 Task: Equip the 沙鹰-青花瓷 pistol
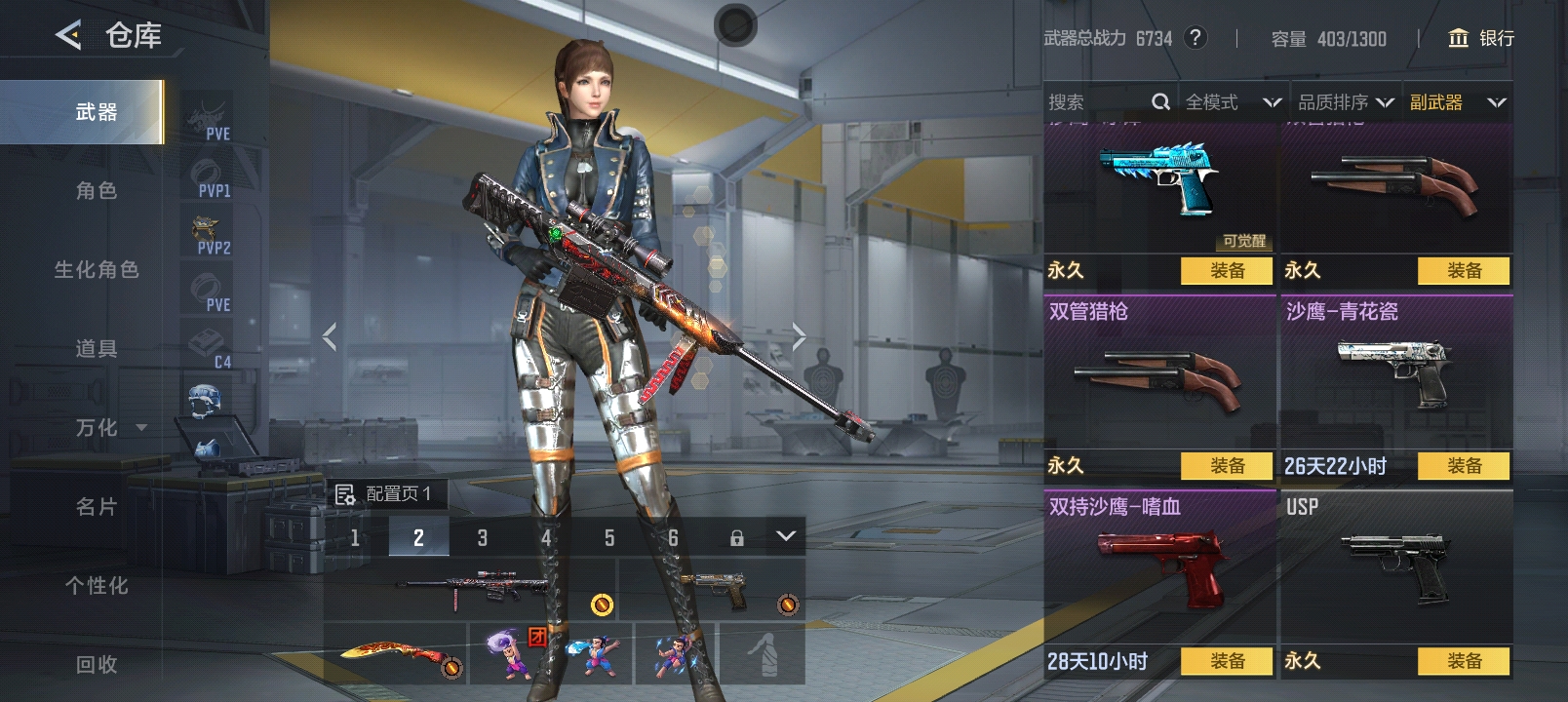click(x=1463, y=466)
